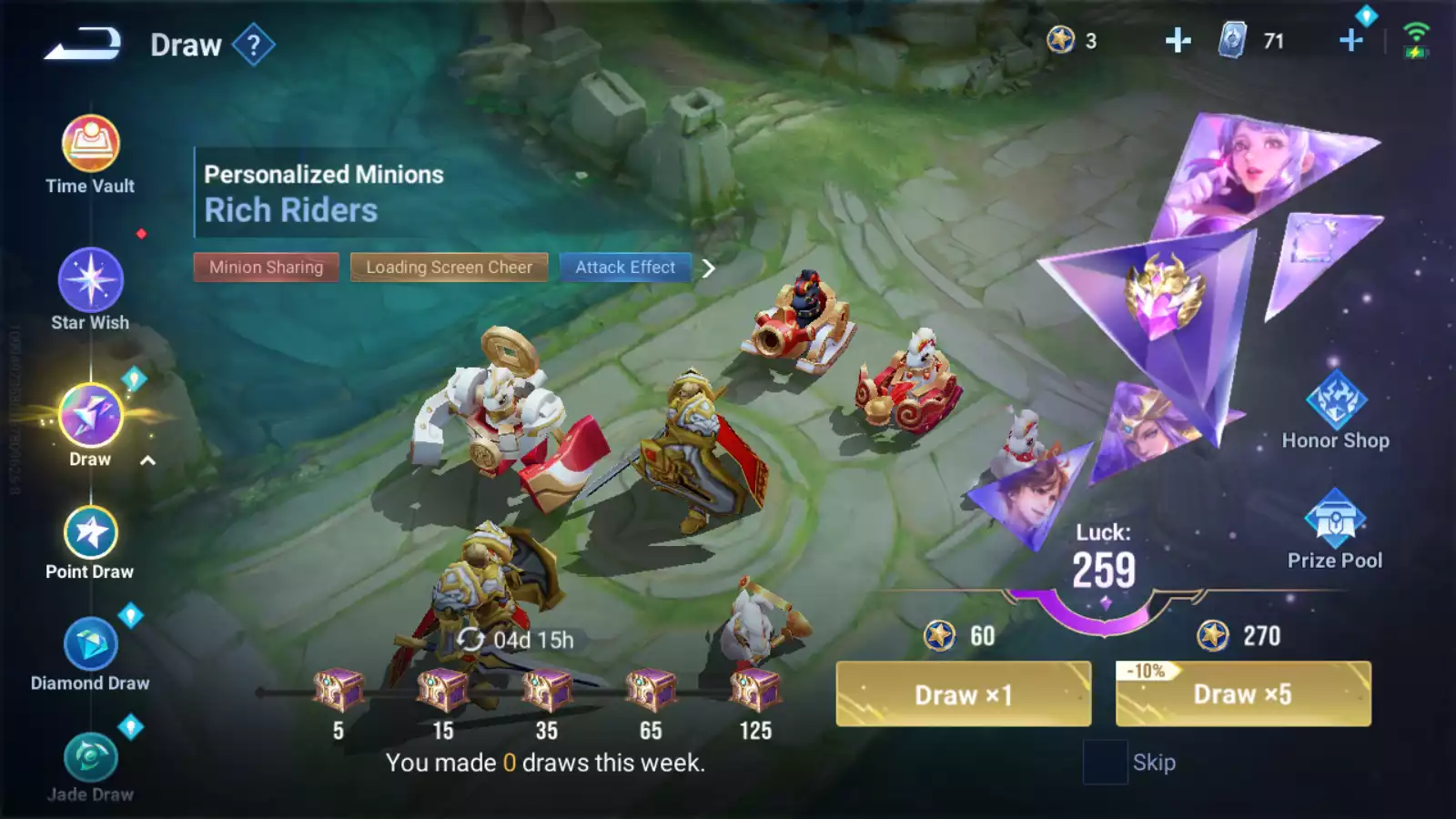Open the Time Vault section
The image size is (1456, 819).
point(90,155)
